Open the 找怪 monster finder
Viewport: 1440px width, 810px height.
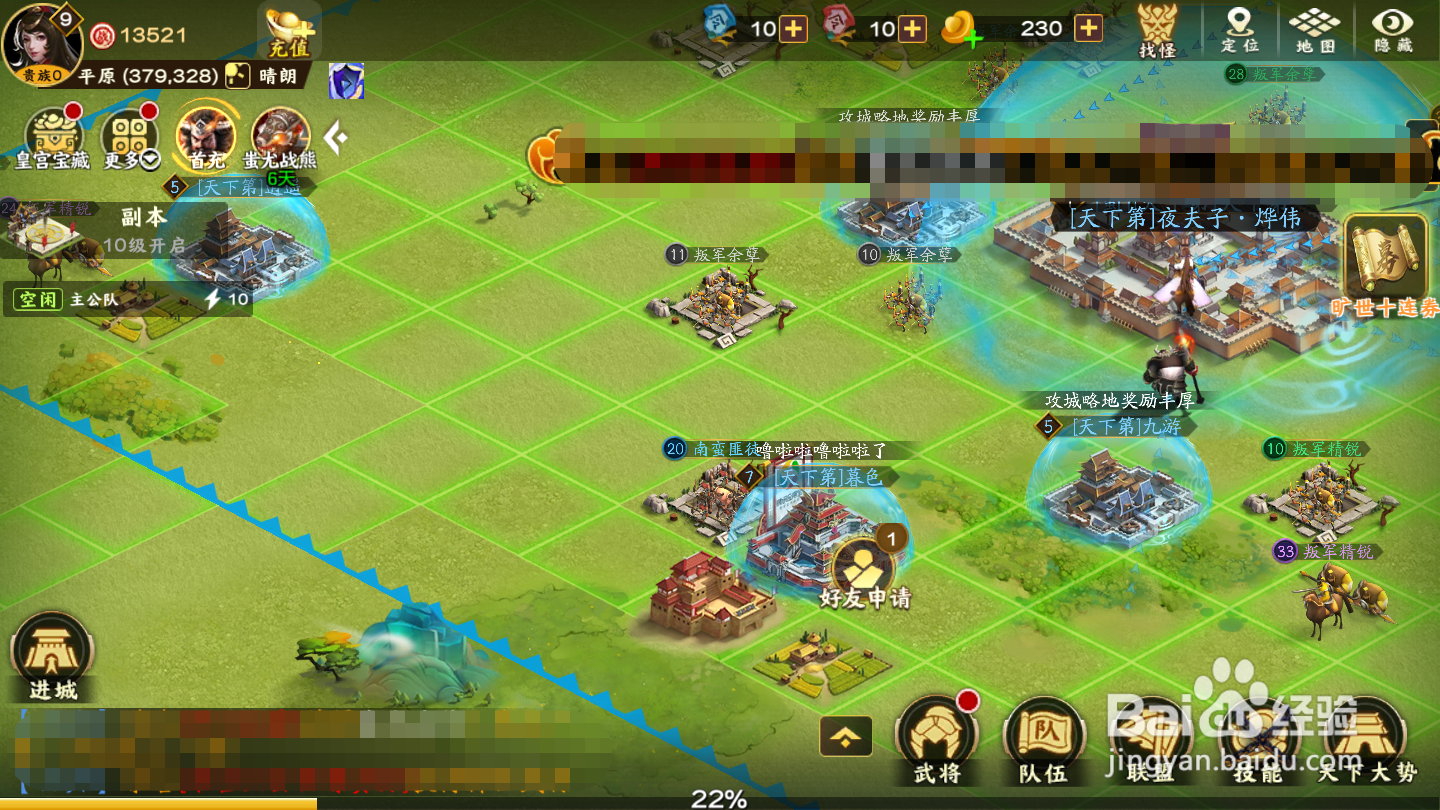coord(1160,30)
